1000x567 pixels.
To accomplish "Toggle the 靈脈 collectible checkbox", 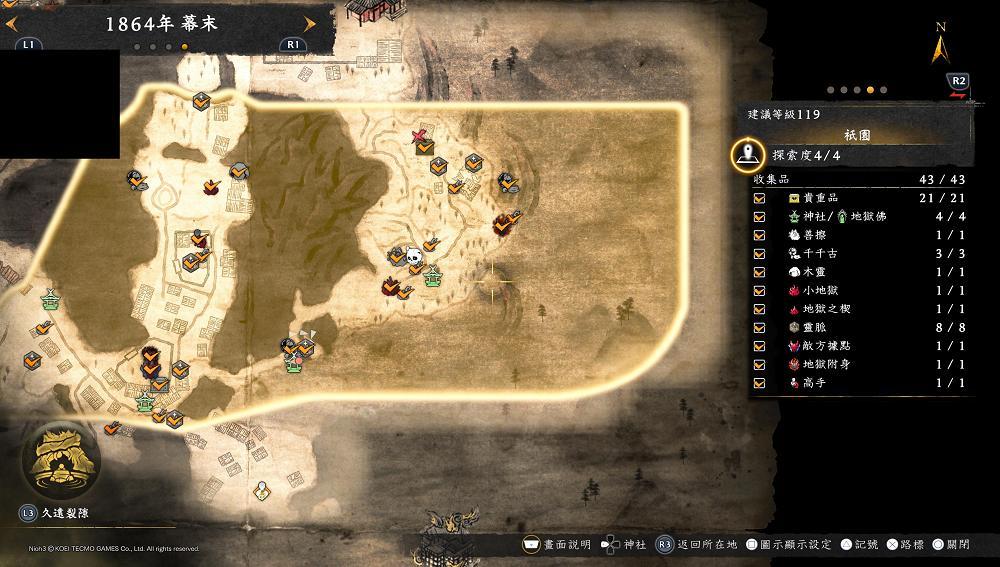I will [760, 327].
